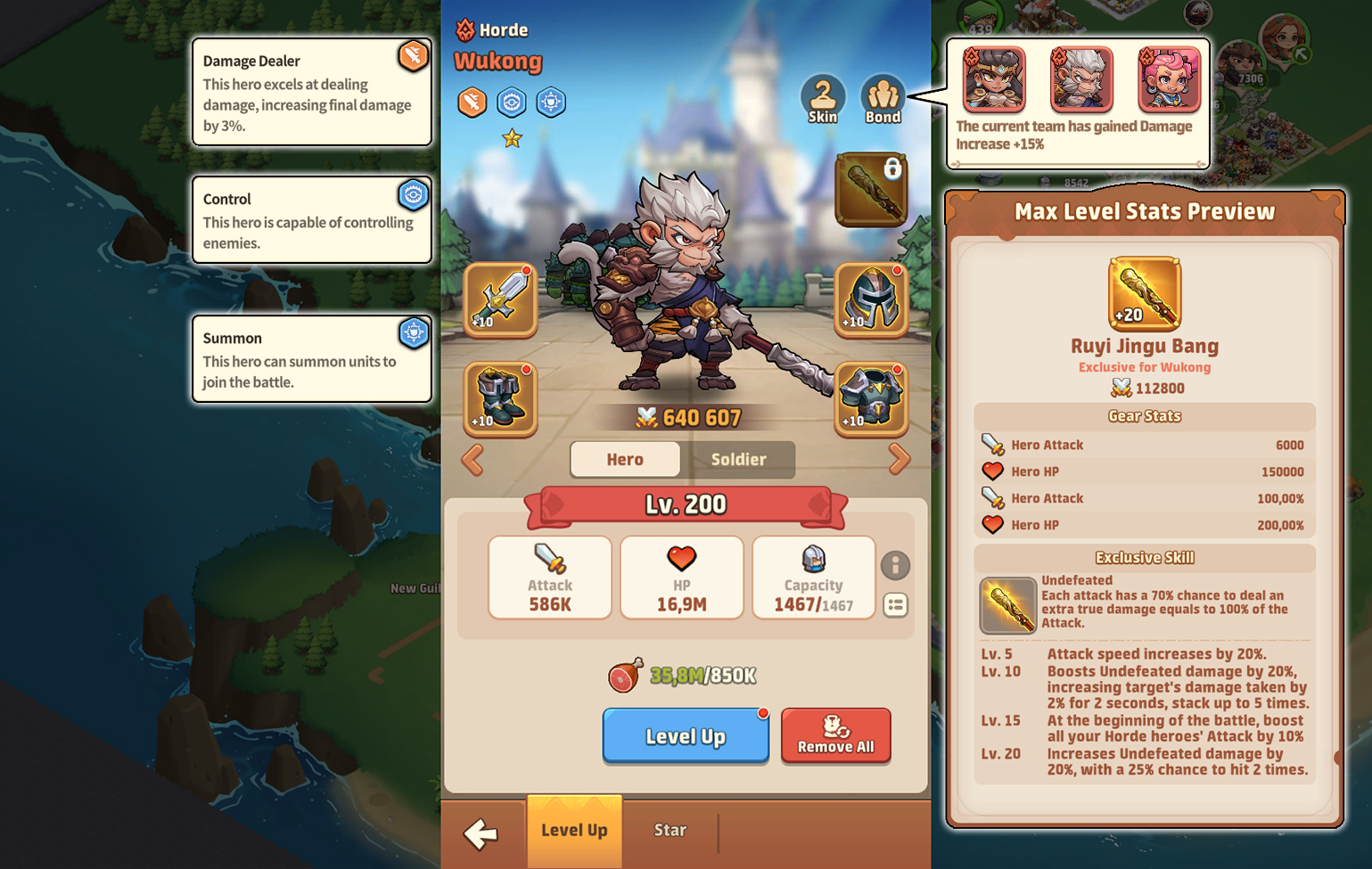Viewport: 1372px width, 869px height.
Task: Click the +10 sword gear slot
Action: (x=499, y=301)
